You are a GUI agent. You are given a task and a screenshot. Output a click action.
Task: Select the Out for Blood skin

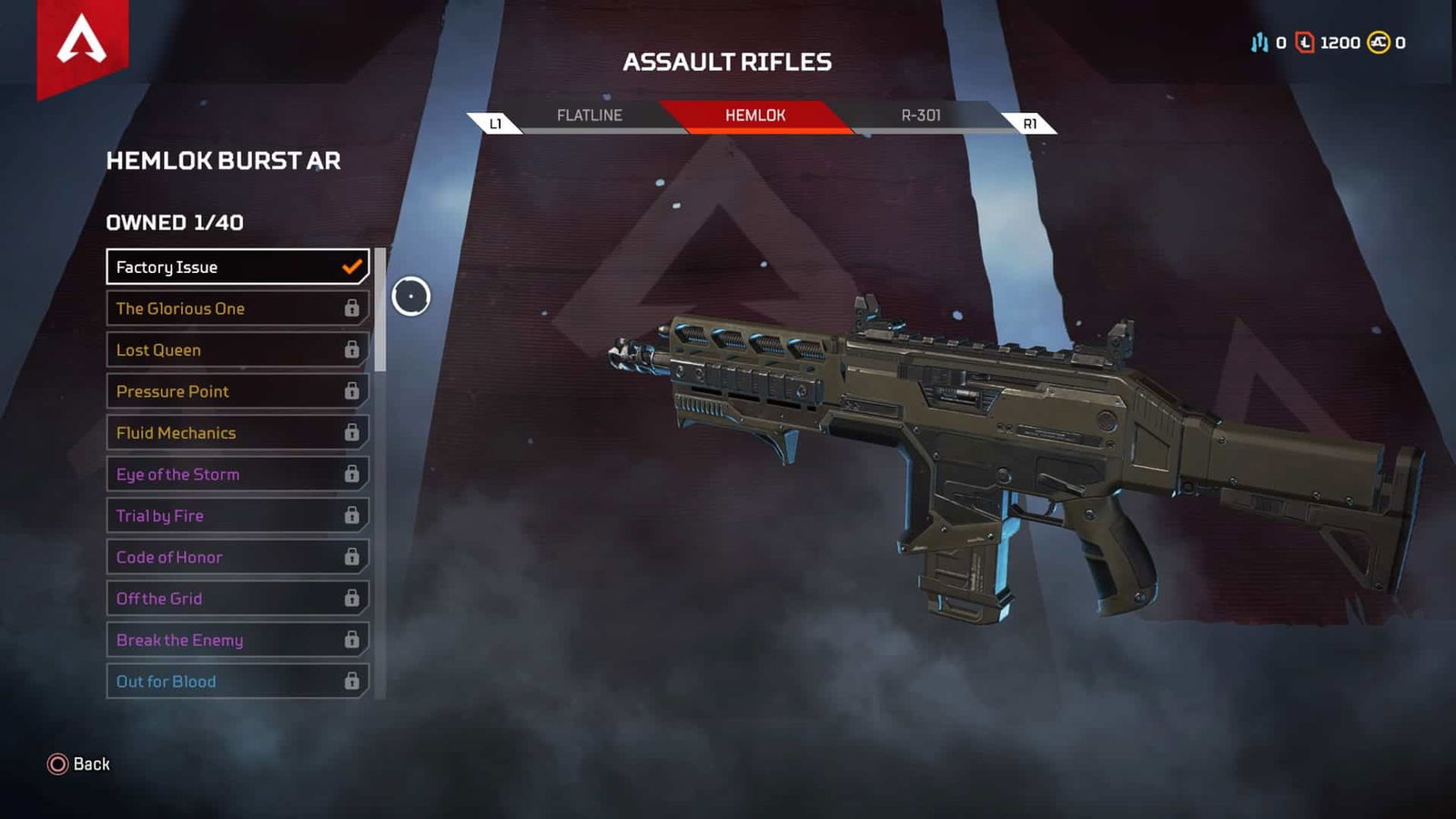tap(237, 681)
